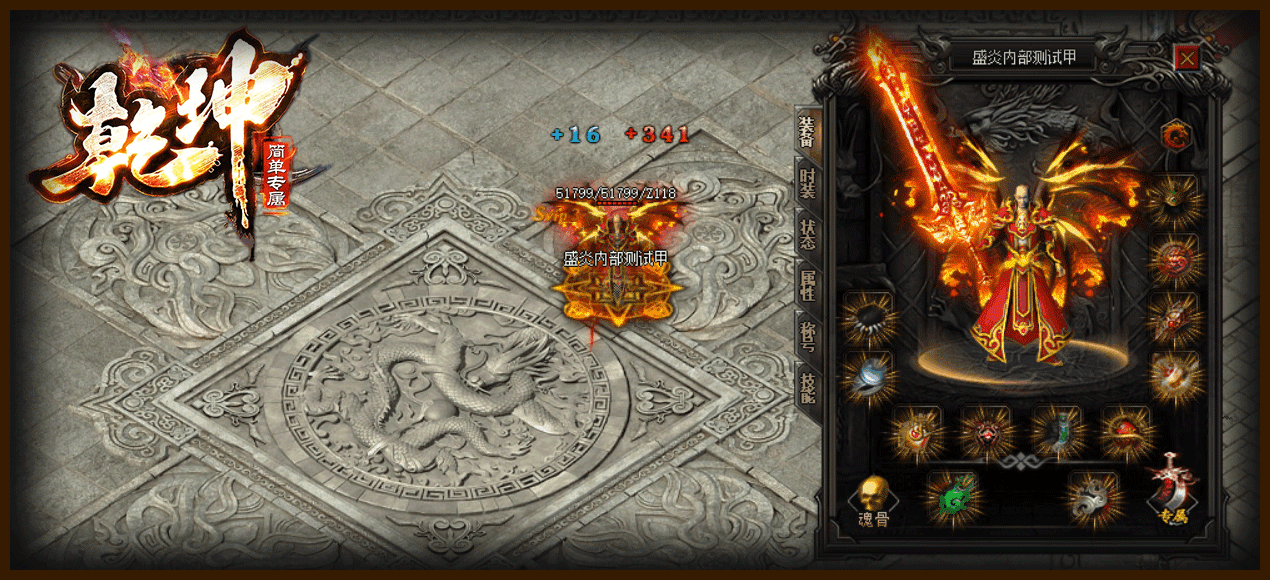Open the 时装 tab
The height and width of the screenshot is (580, 1270).
pyautogui.click(x=806, y=184)
